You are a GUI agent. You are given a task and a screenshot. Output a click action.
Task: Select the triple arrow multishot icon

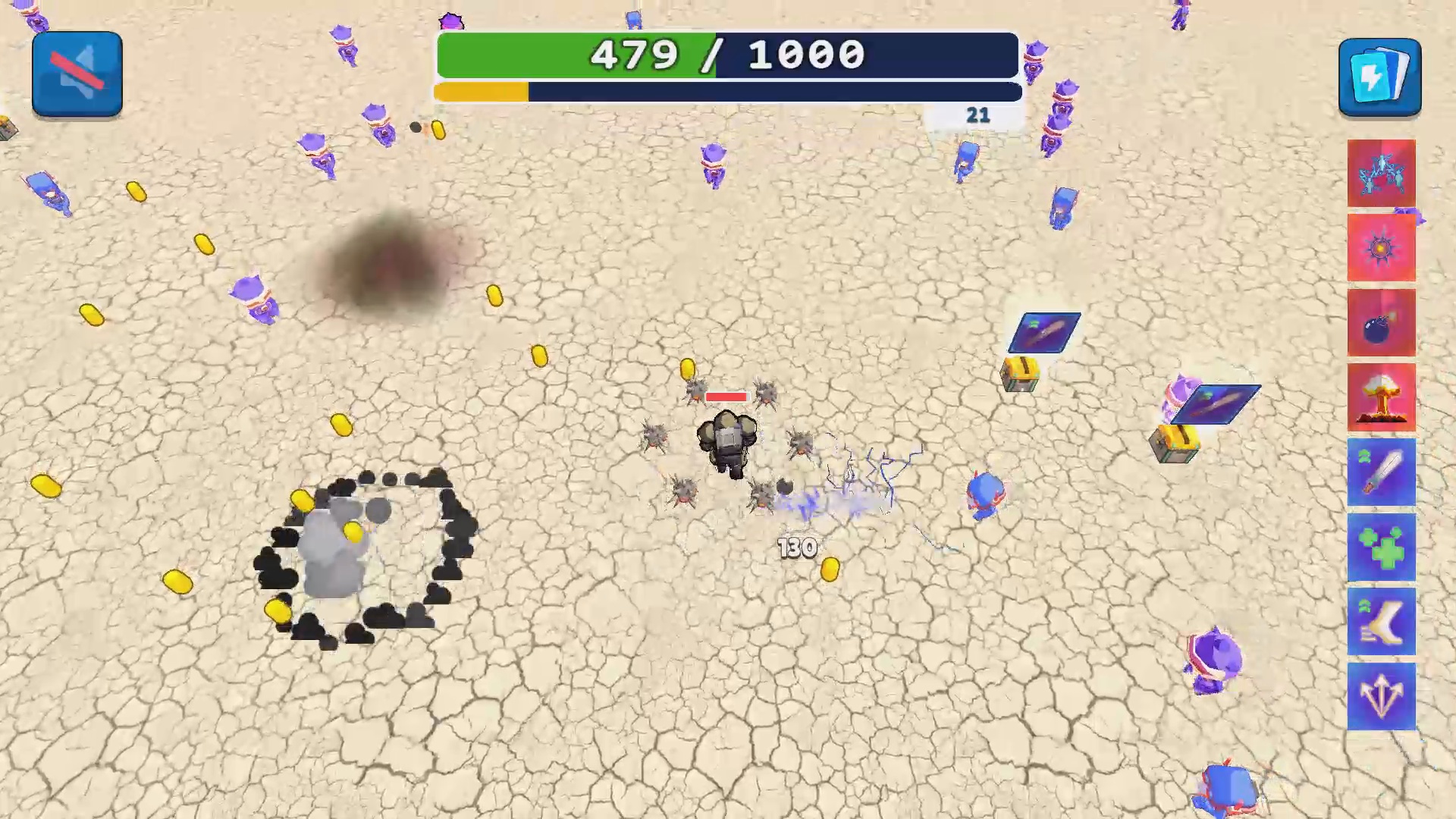pos(1381,696)
